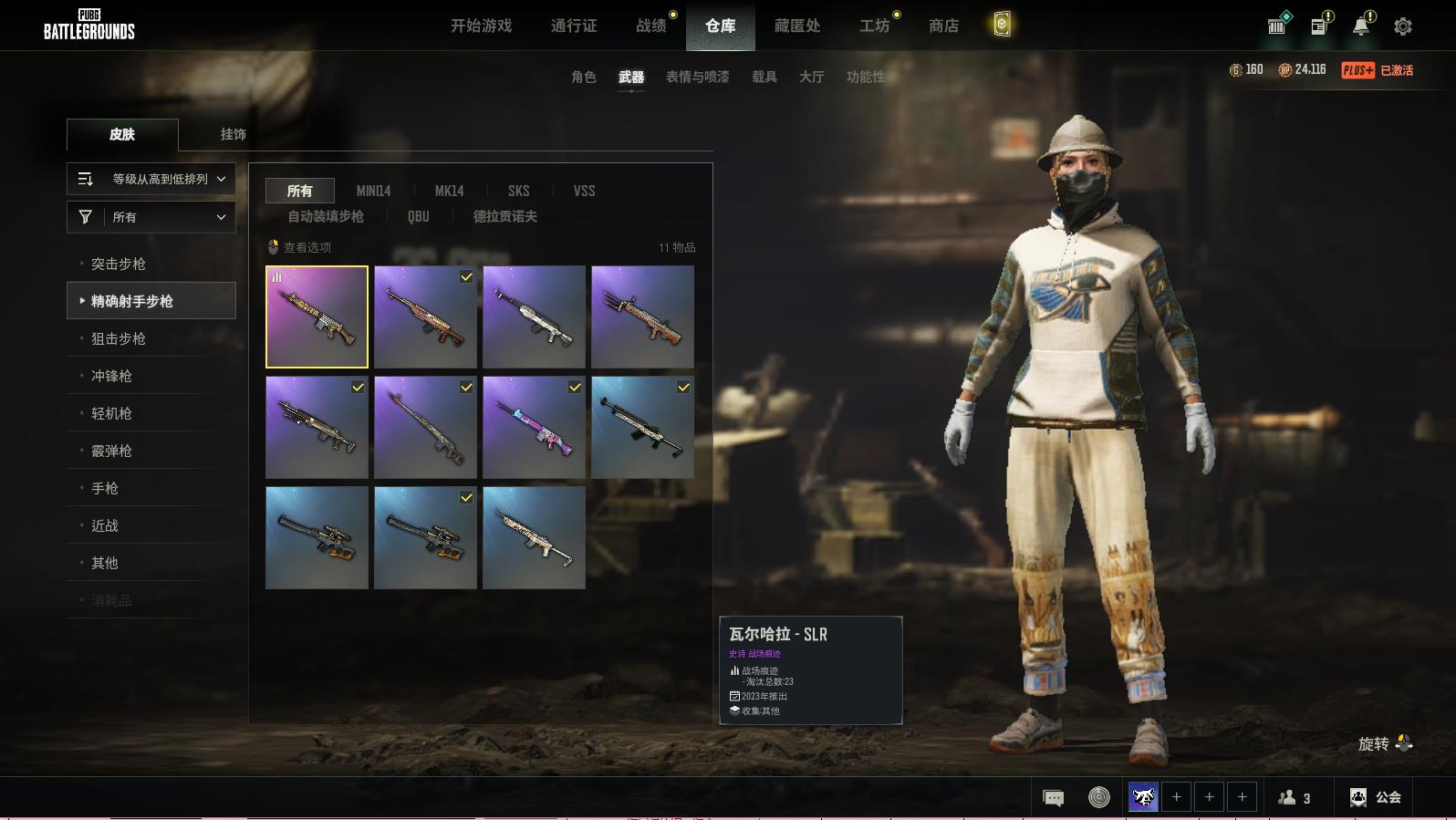
Task: Pick the highlighted 瓦尔哈拉 SLR skin
Action: click(x=317, y=317)
